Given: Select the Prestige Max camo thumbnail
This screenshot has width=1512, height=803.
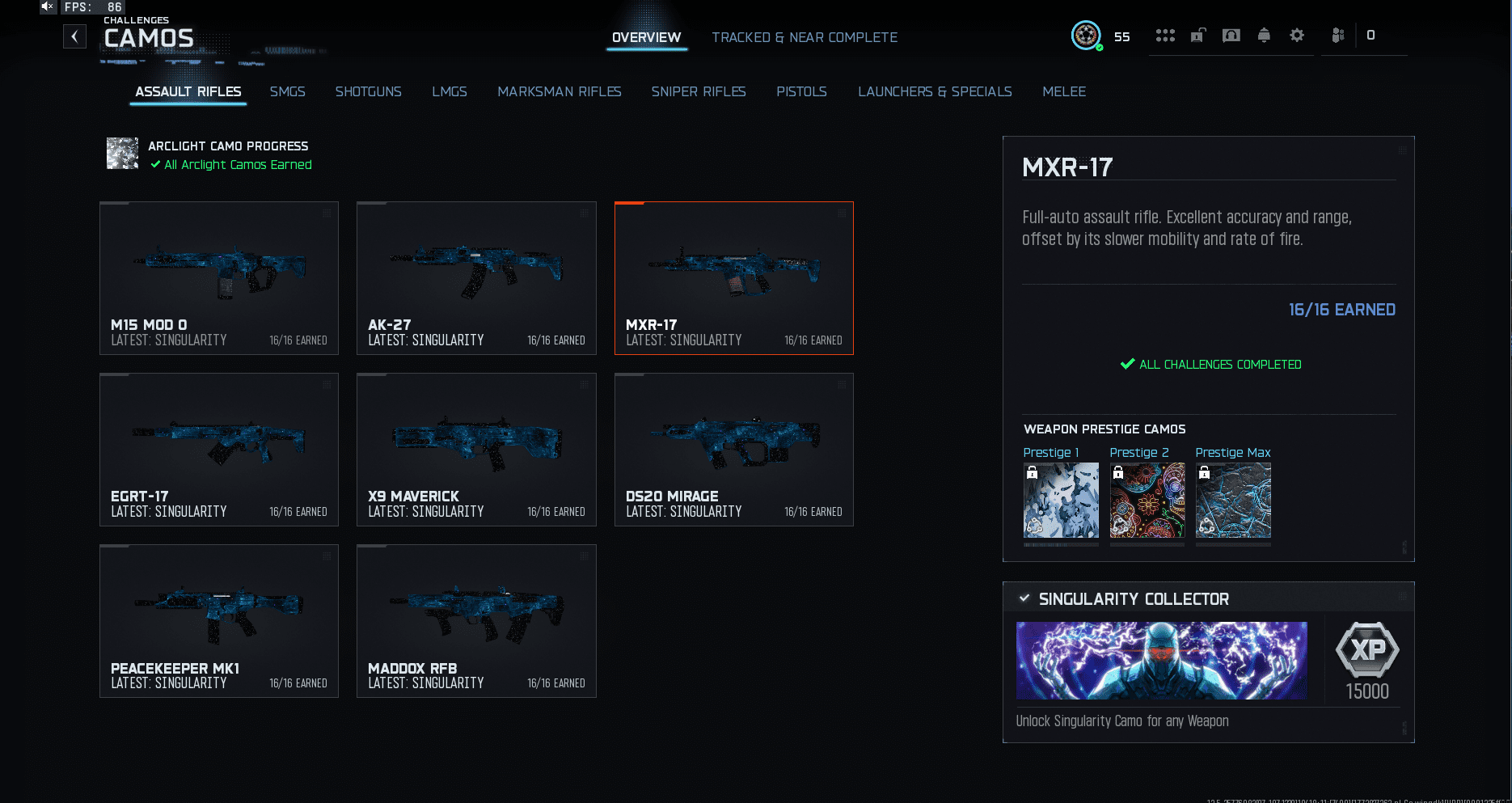Looking at the screenshot, I should click(x=1232, y=500).
